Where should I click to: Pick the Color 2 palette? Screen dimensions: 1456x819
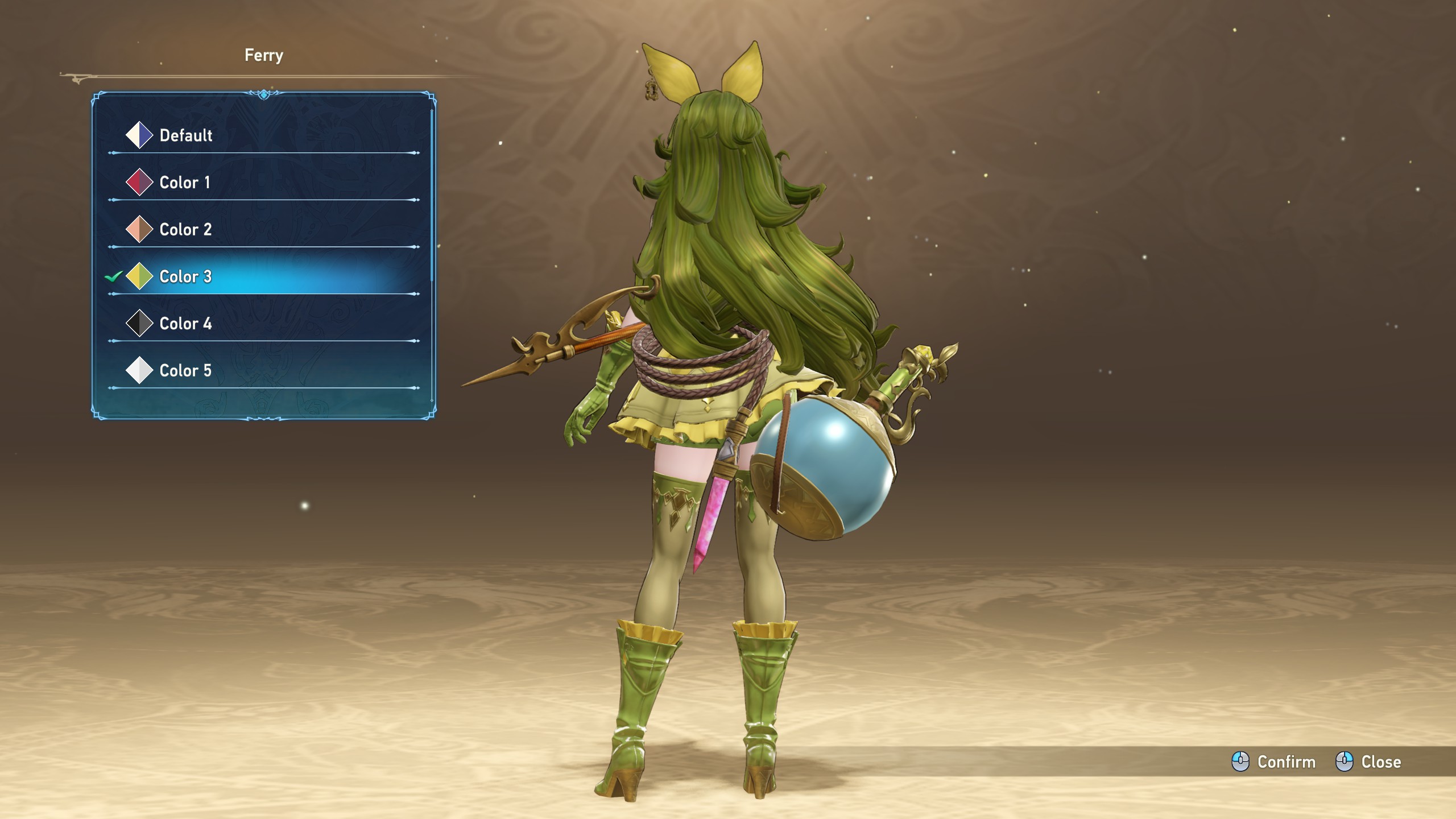tap(185, 230)
